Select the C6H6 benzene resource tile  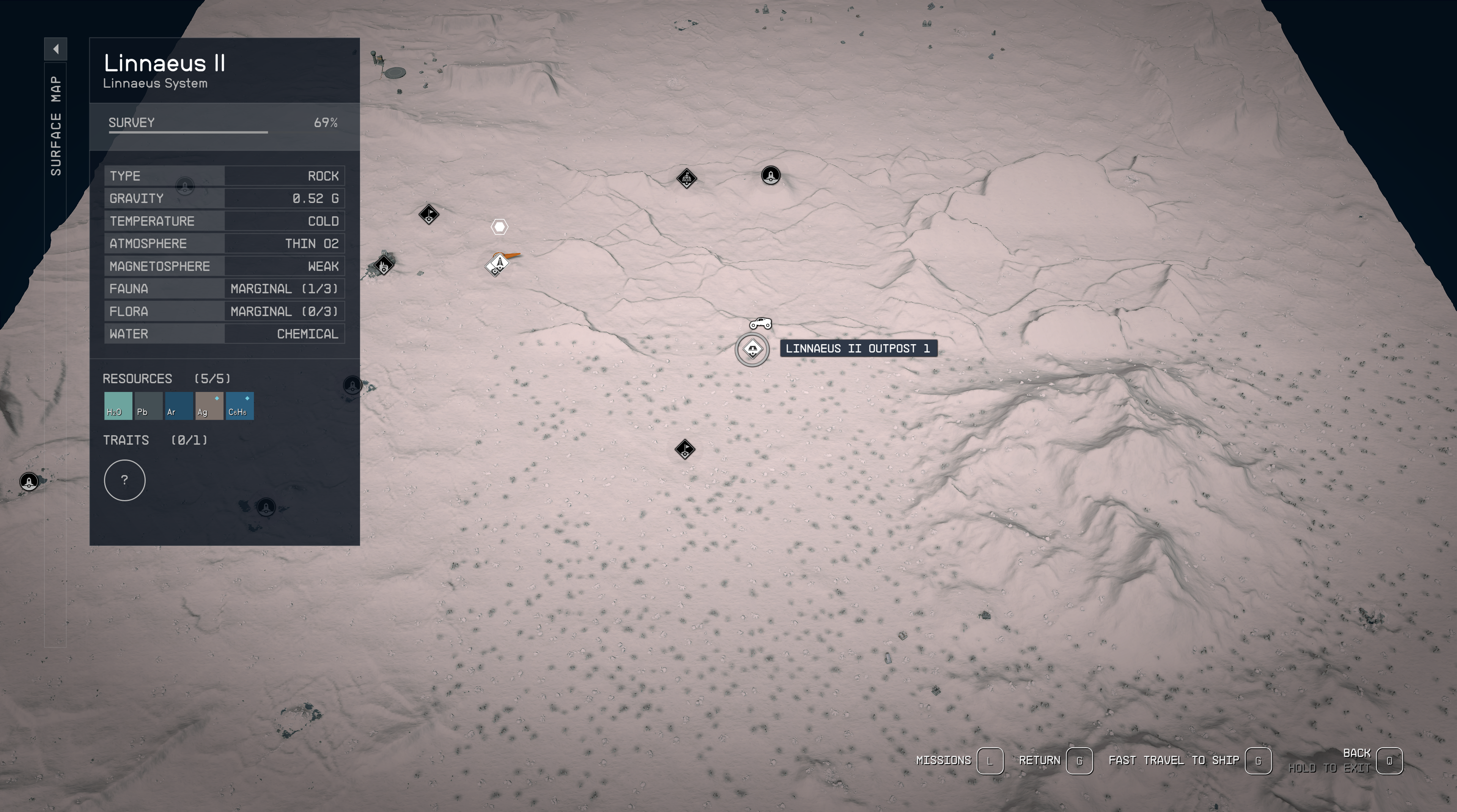pyautogui.click(x=240, y=406)
